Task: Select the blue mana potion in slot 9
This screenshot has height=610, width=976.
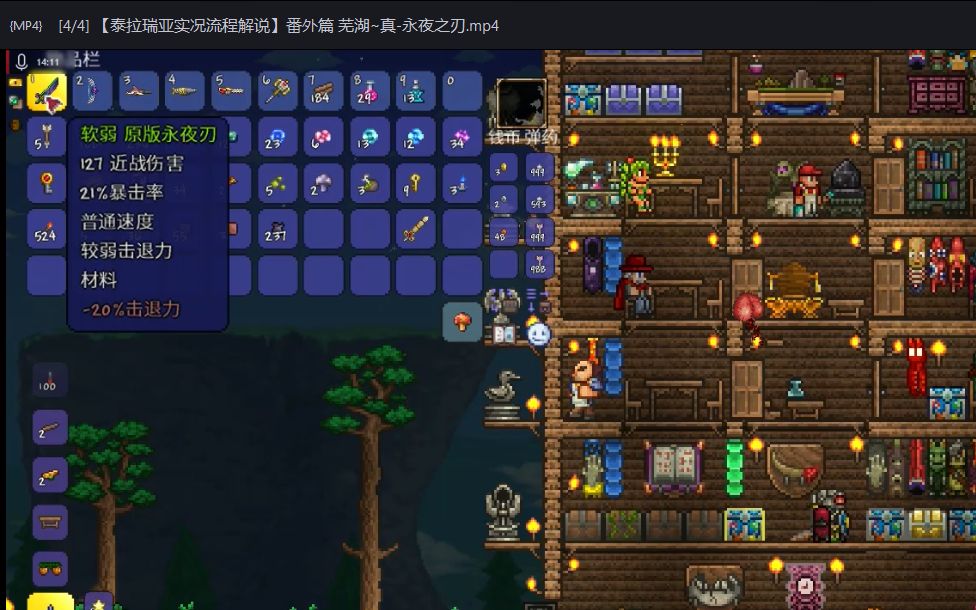Action: [416, 92]
